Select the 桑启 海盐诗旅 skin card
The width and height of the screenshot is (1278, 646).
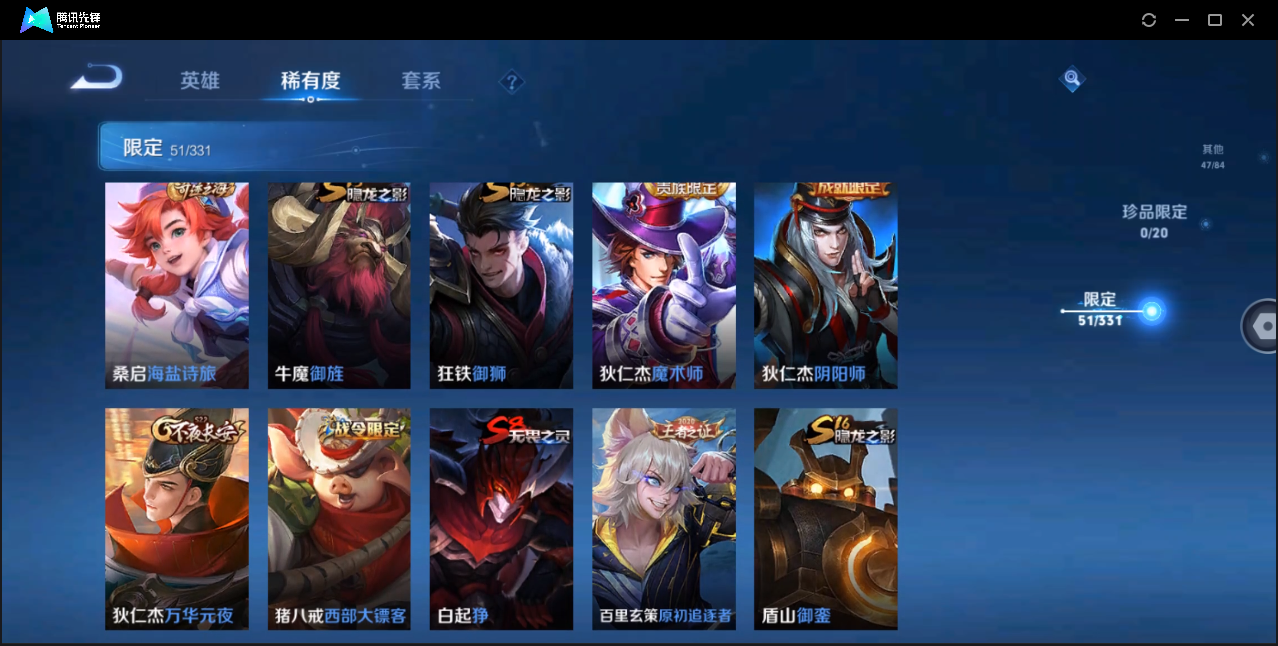[x=177, y=285]
